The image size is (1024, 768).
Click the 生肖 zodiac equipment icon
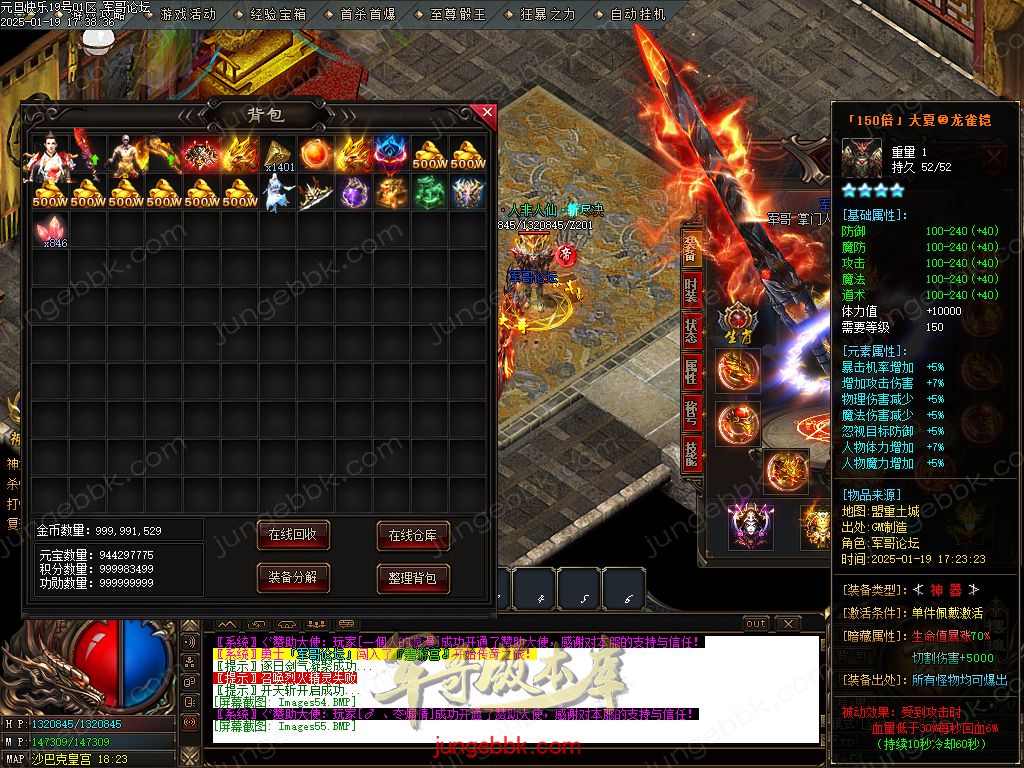pos(738,320)
